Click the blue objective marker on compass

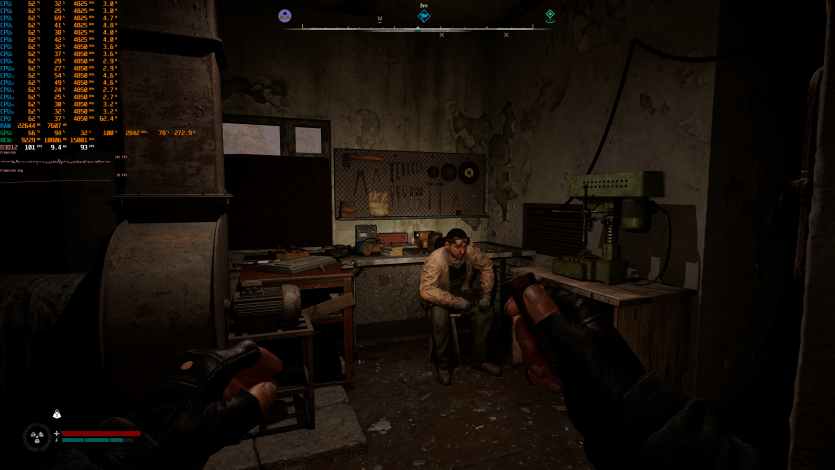[x=424, y=16]
